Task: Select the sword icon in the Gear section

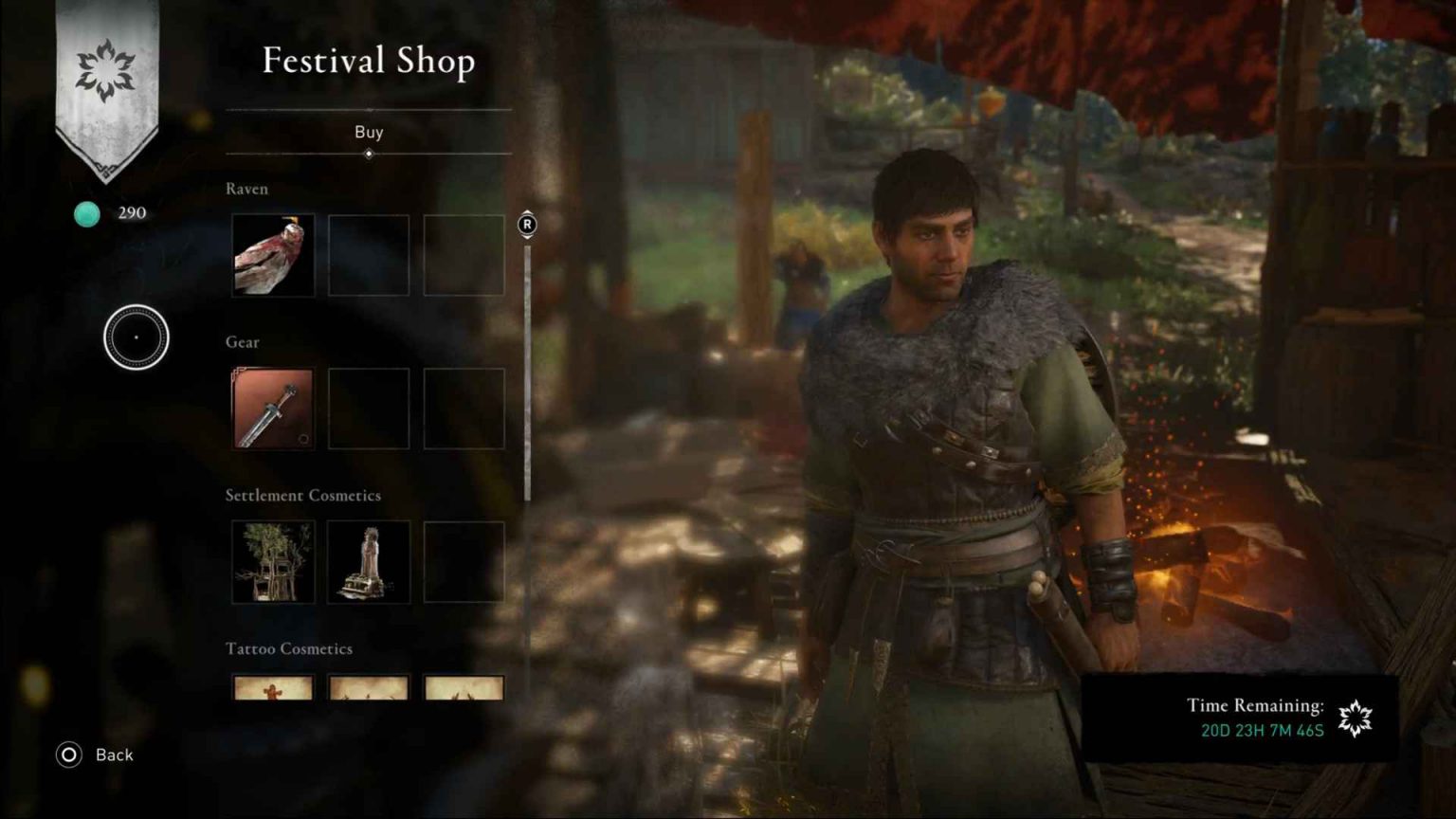Action: pyautogui.click(x=272, y=408)
